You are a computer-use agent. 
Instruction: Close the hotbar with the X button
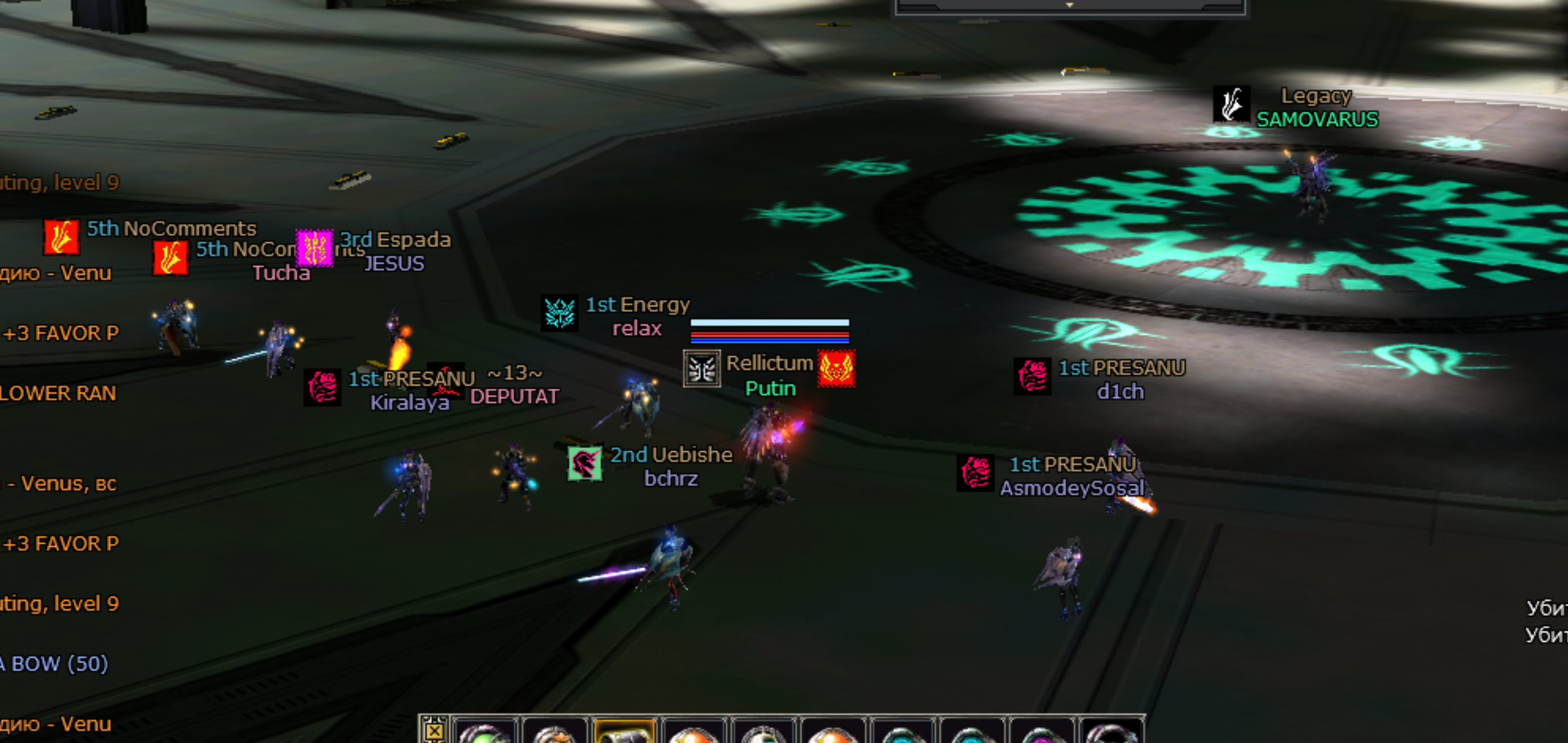(434, 731)
